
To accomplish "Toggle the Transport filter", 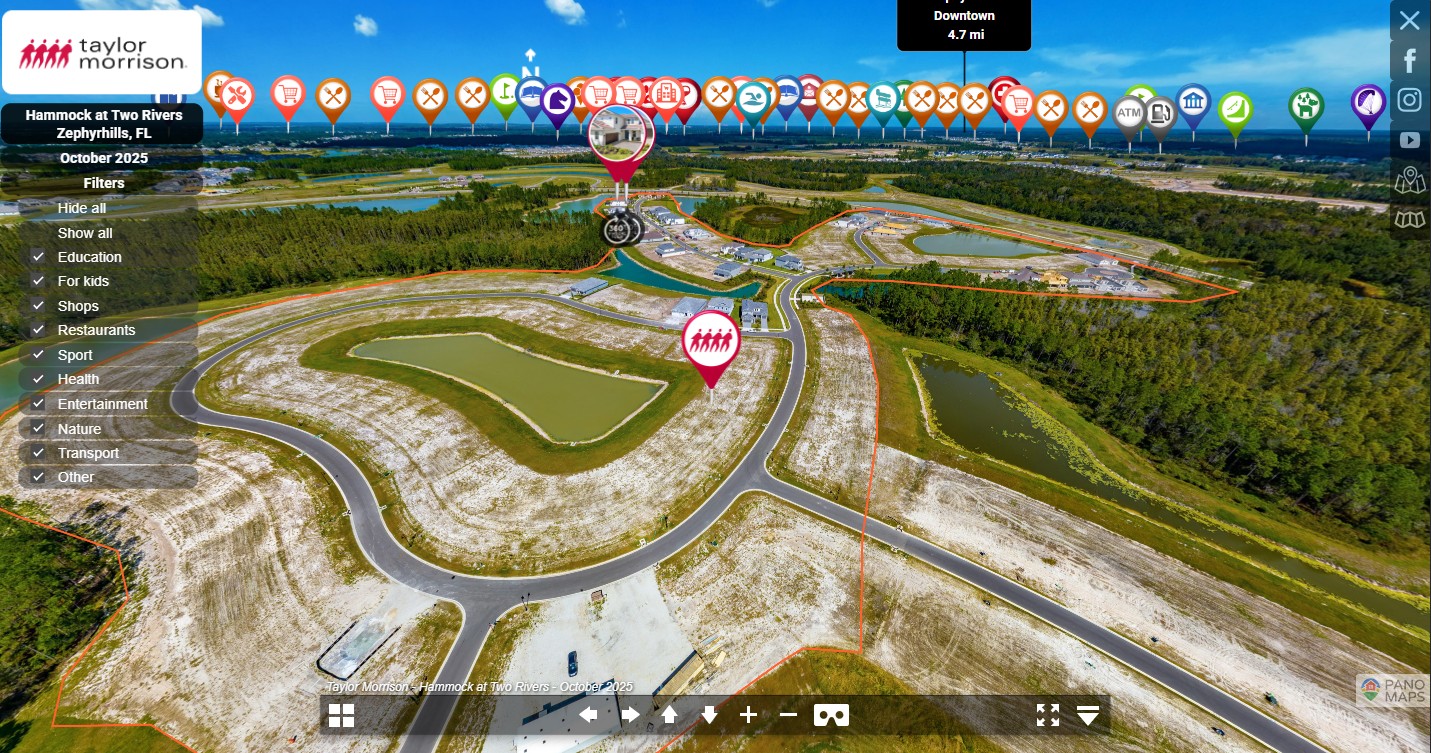I will pyautogui.click(x=39, y=453).
